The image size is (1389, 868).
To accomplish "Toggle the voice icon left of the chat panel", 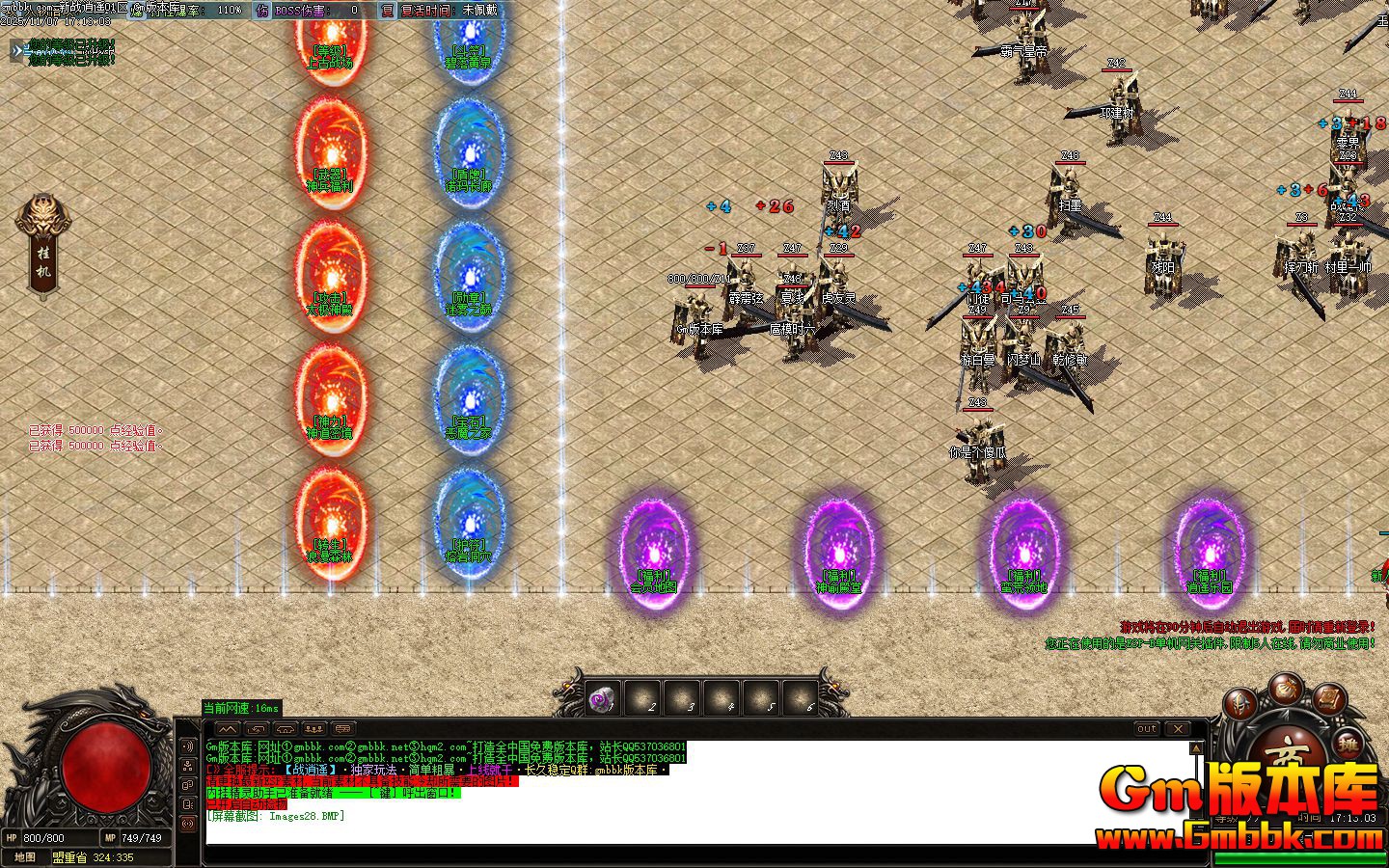I will (186, 822).
